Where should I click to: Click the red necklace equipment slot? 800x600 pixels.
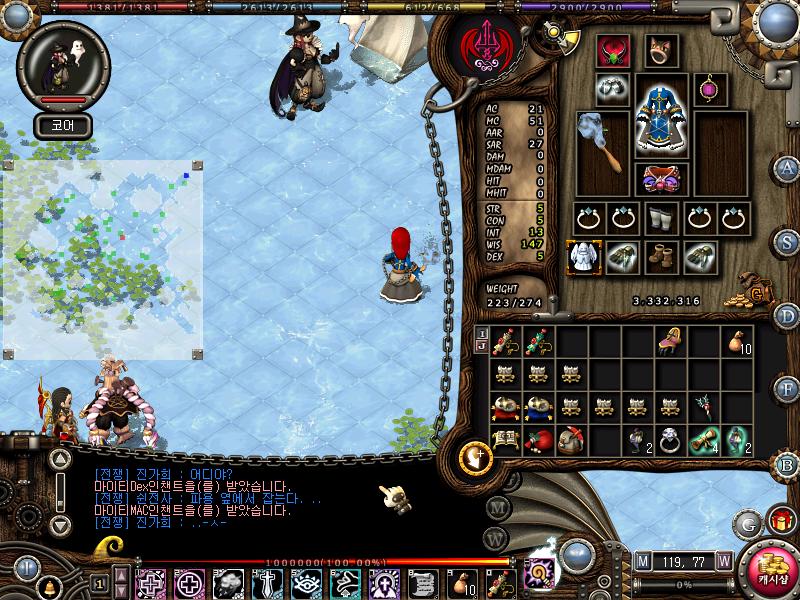(x=611, y=52)
